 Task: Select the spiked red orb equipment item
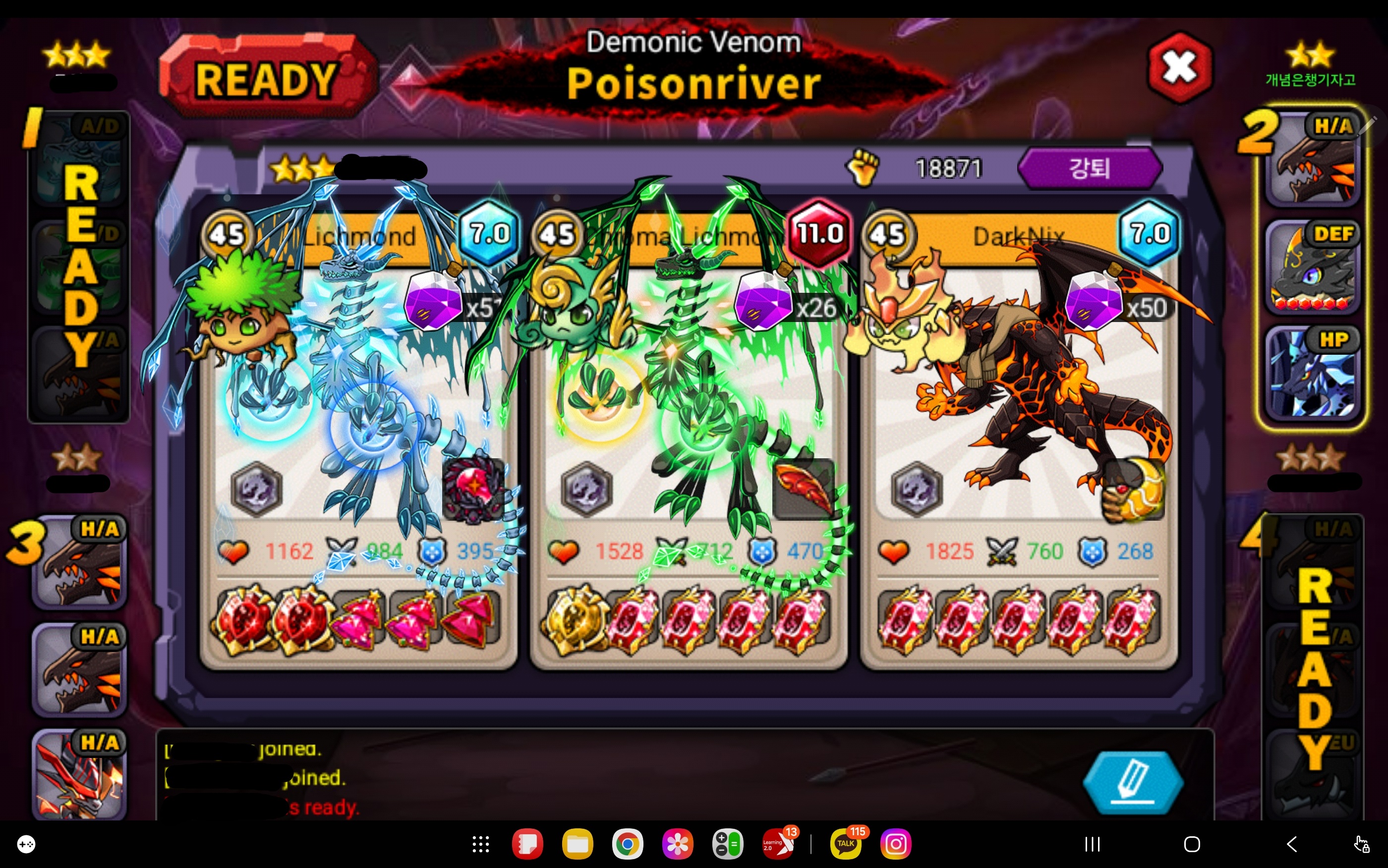click(x=473, y=489)
